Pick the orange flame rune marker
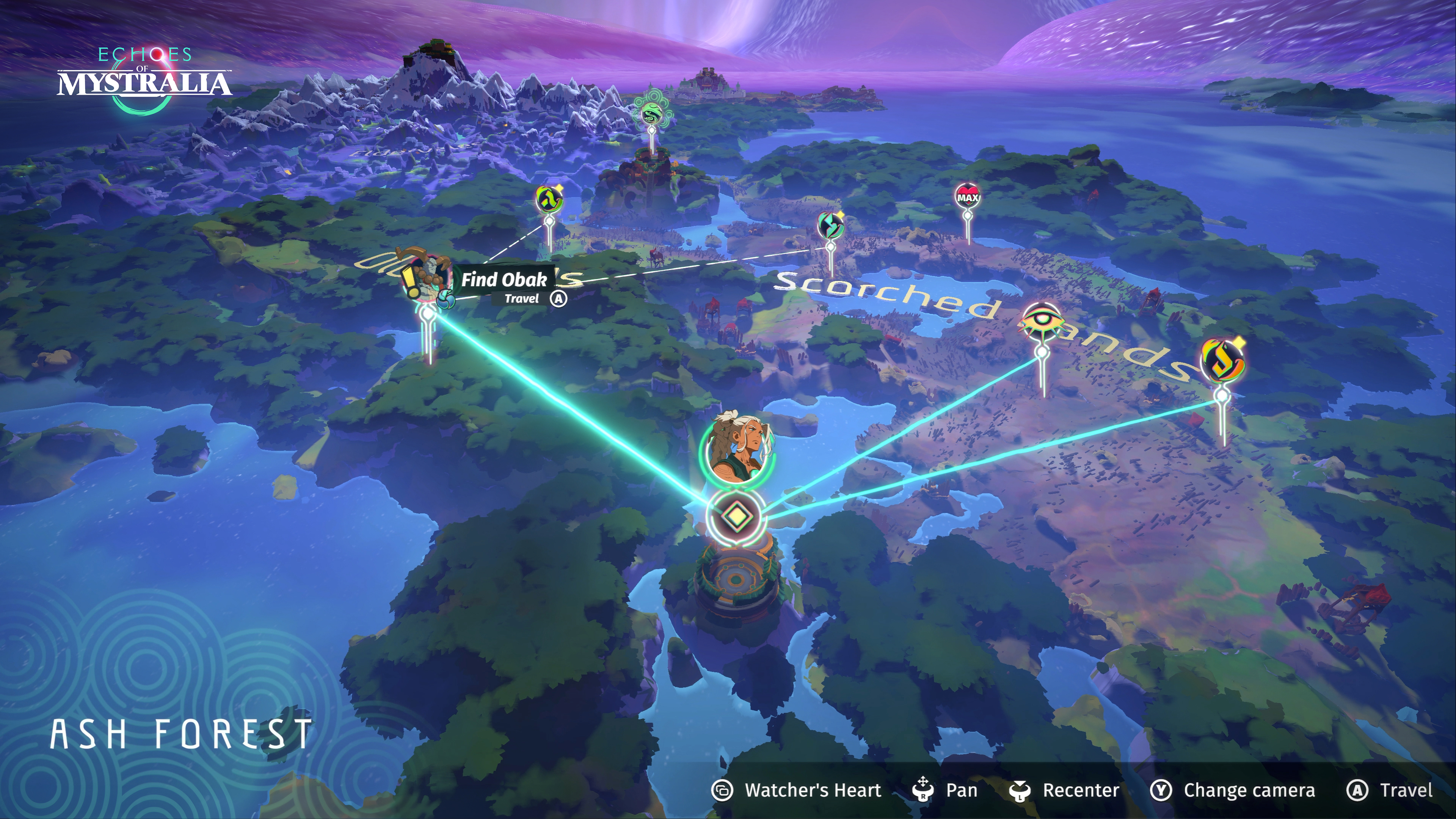This screenshot has width=1456, height=819. click(x=1222, y=362)
